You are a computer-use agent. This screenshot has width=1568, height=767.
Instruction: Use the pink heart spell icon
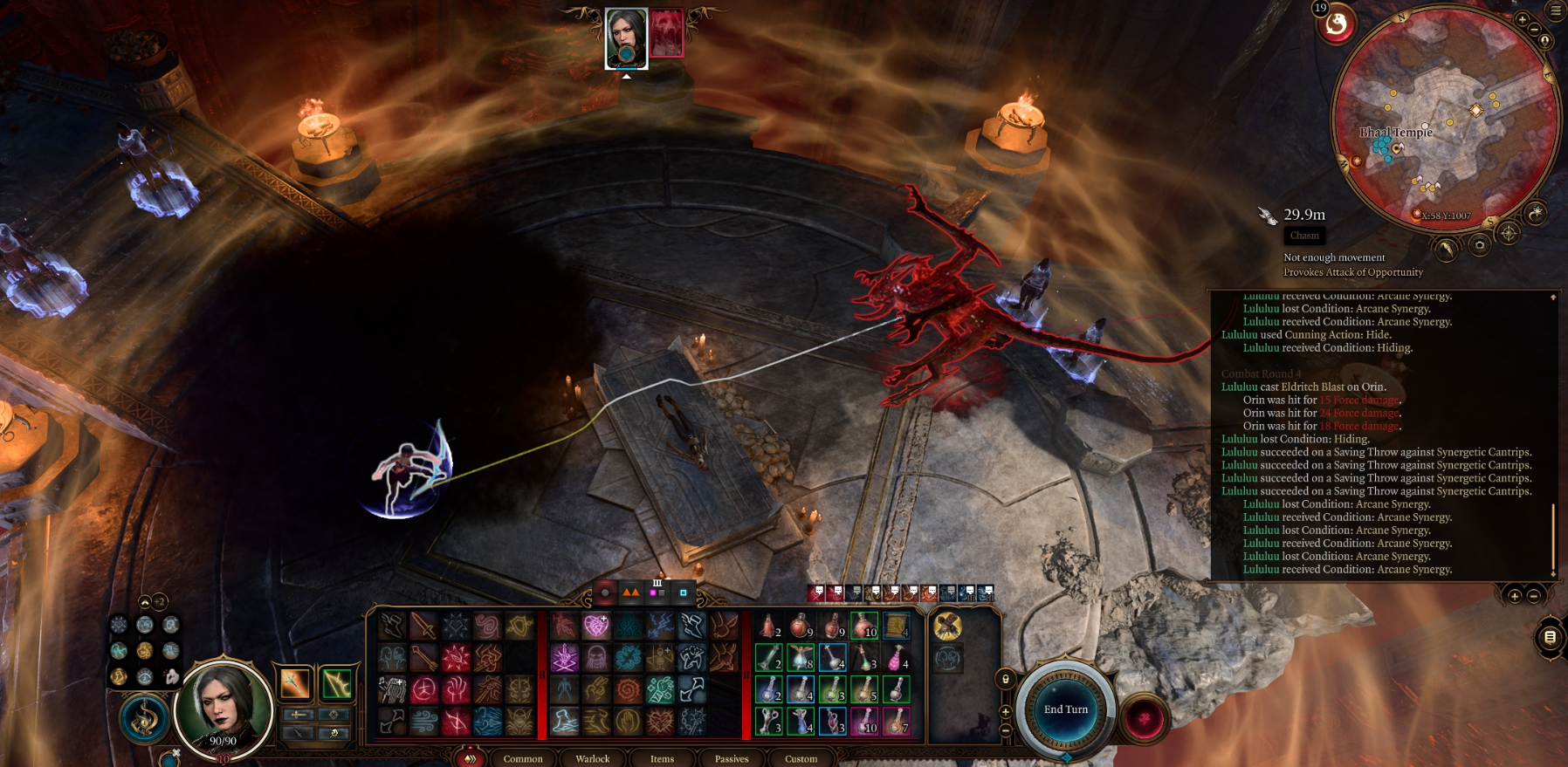pyautogui.click(x=596, y=625)
